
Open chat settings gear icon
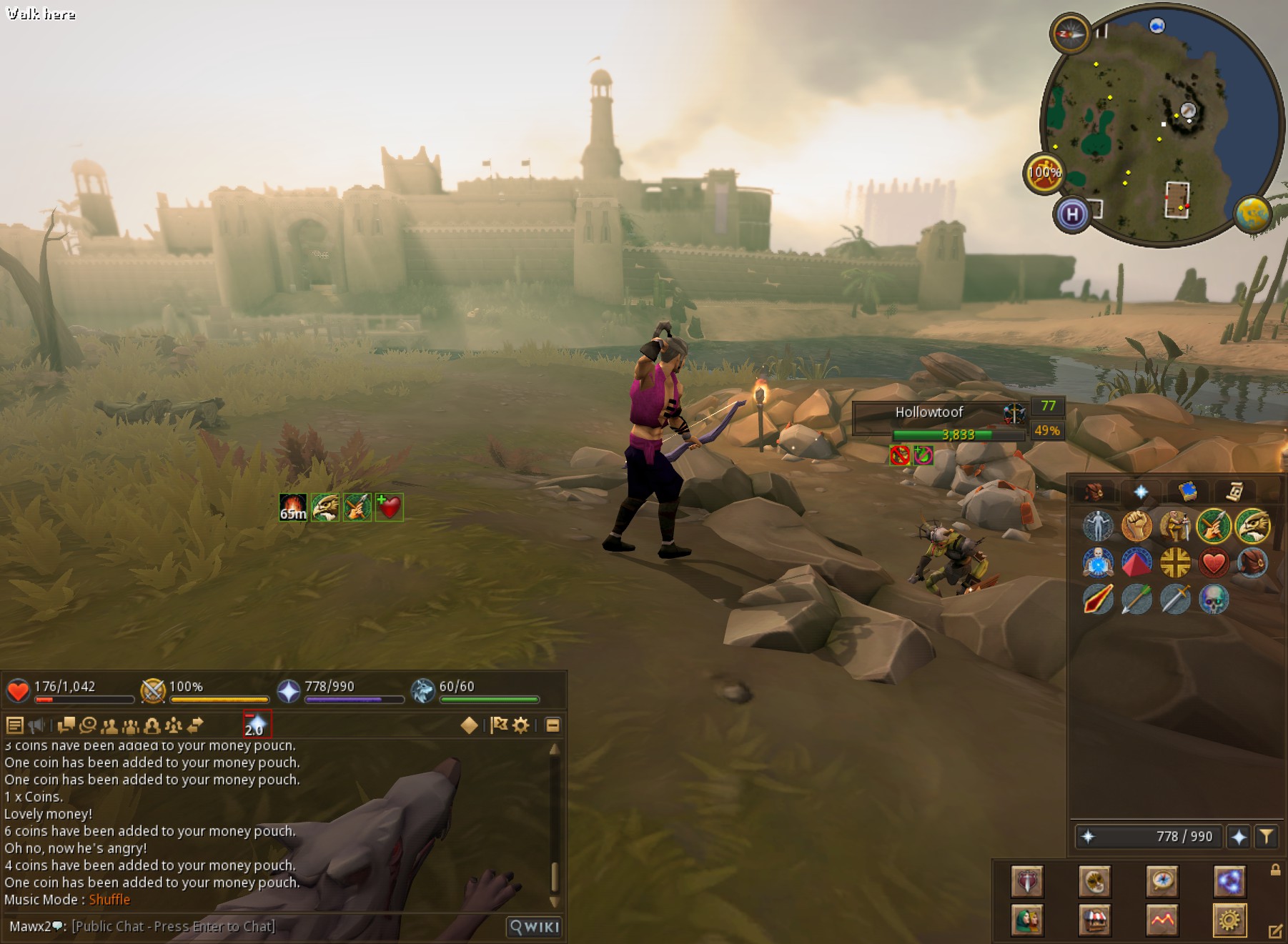(521, 725)
